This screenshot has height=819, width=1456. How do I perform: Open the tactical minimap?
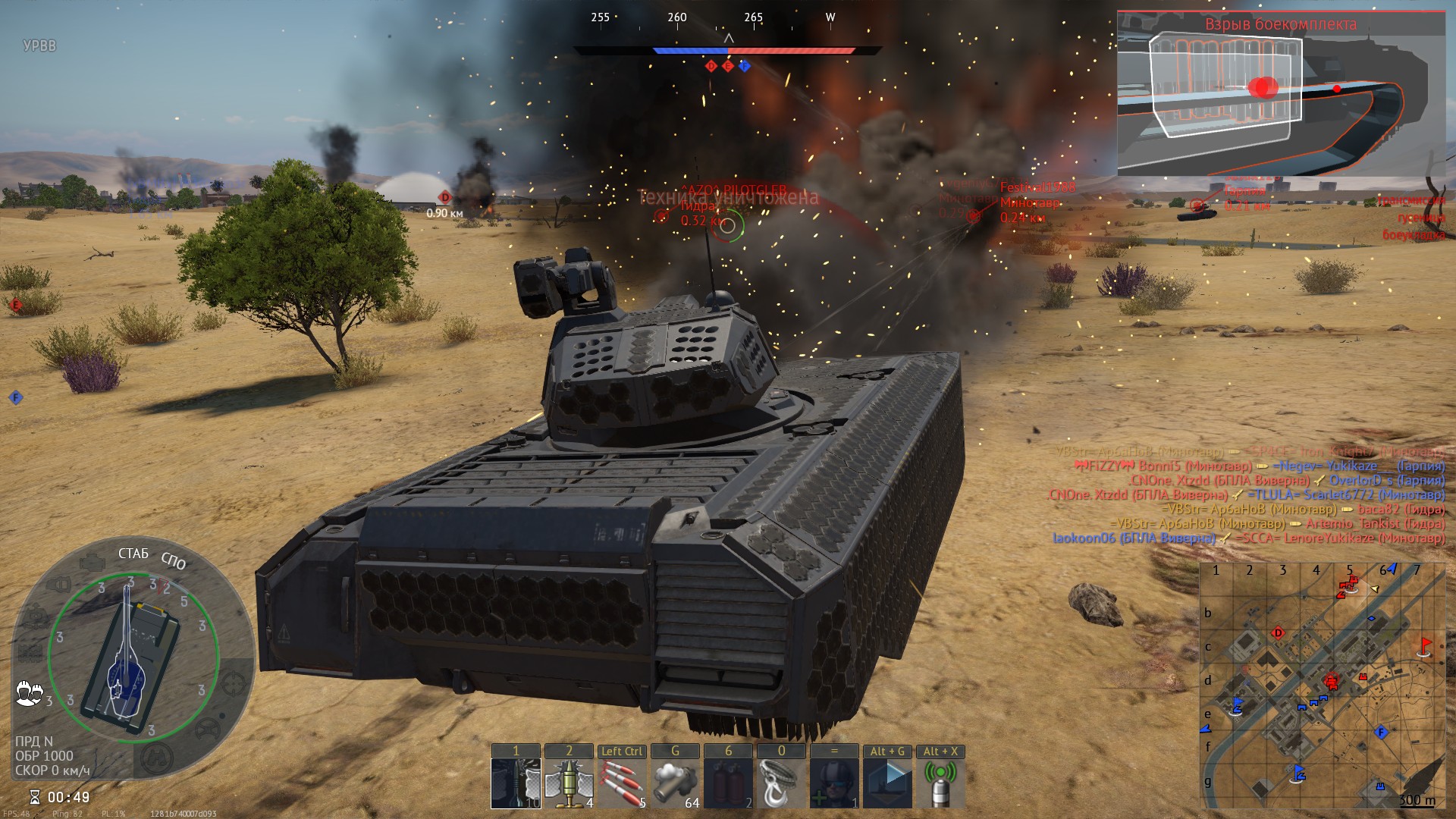pyautogui.click(x=1322, y=686)
